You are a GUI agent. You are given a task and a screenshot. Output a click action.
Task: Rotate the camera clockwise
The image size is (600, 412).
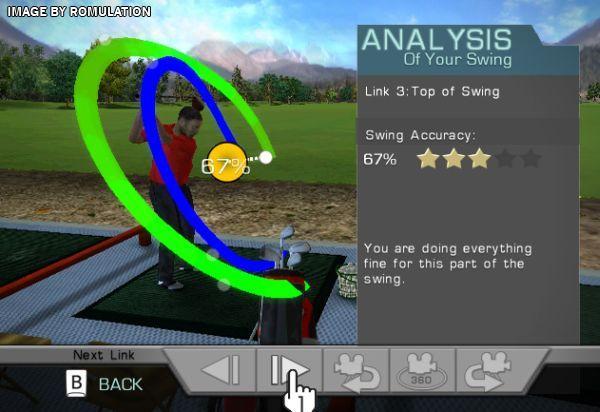489,370
